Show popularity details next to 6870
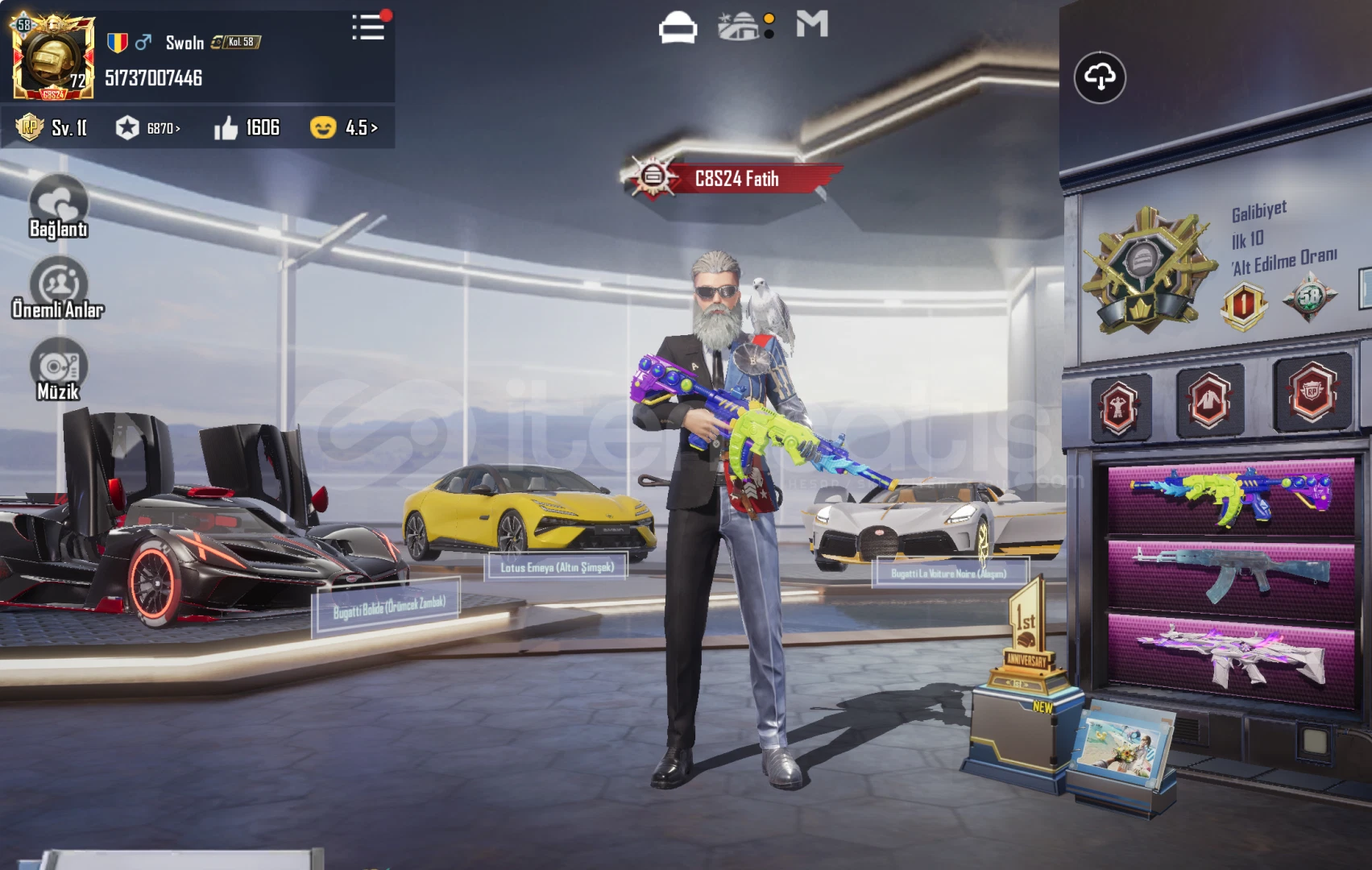The width and height of the screenshot is (1372, 870). coord(149,128)
